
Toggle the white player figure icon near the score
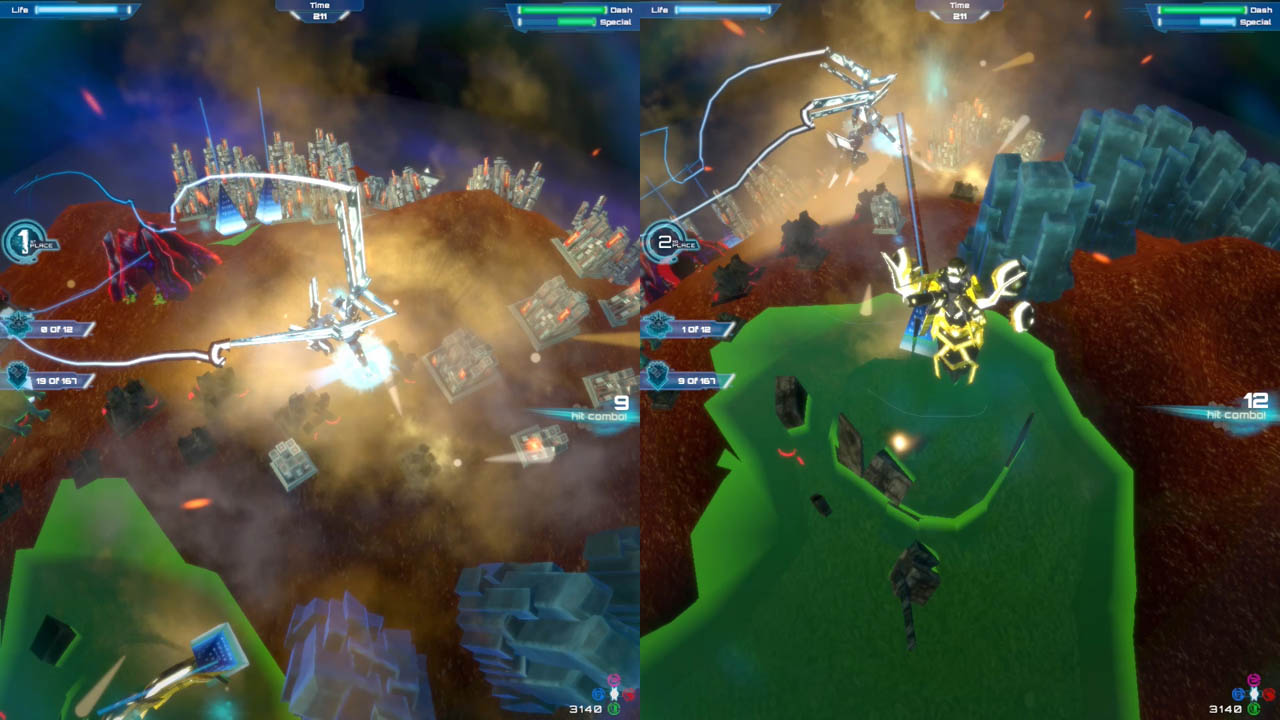(x=614, y=693)
